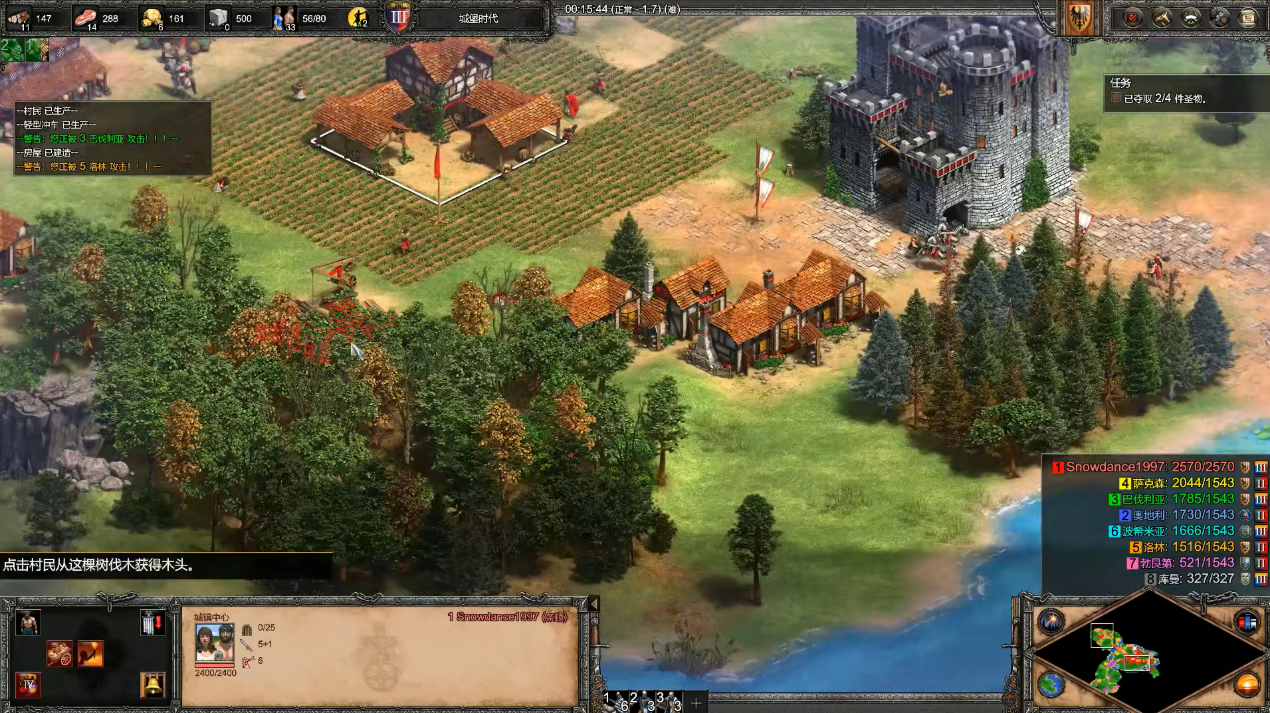Collapse the bottom info panel with arrow

pyautogui.click(x=593, y=604)
